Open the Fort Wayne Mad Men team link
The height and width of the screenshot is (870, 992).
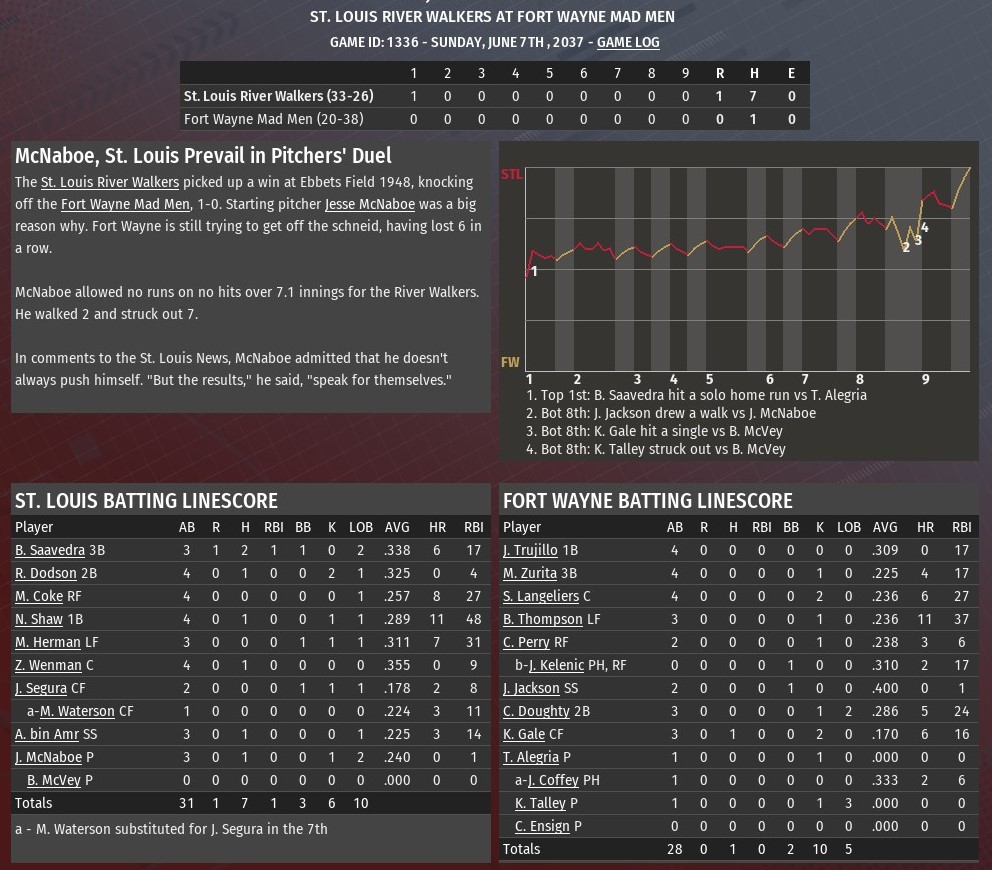pos(125,204)
